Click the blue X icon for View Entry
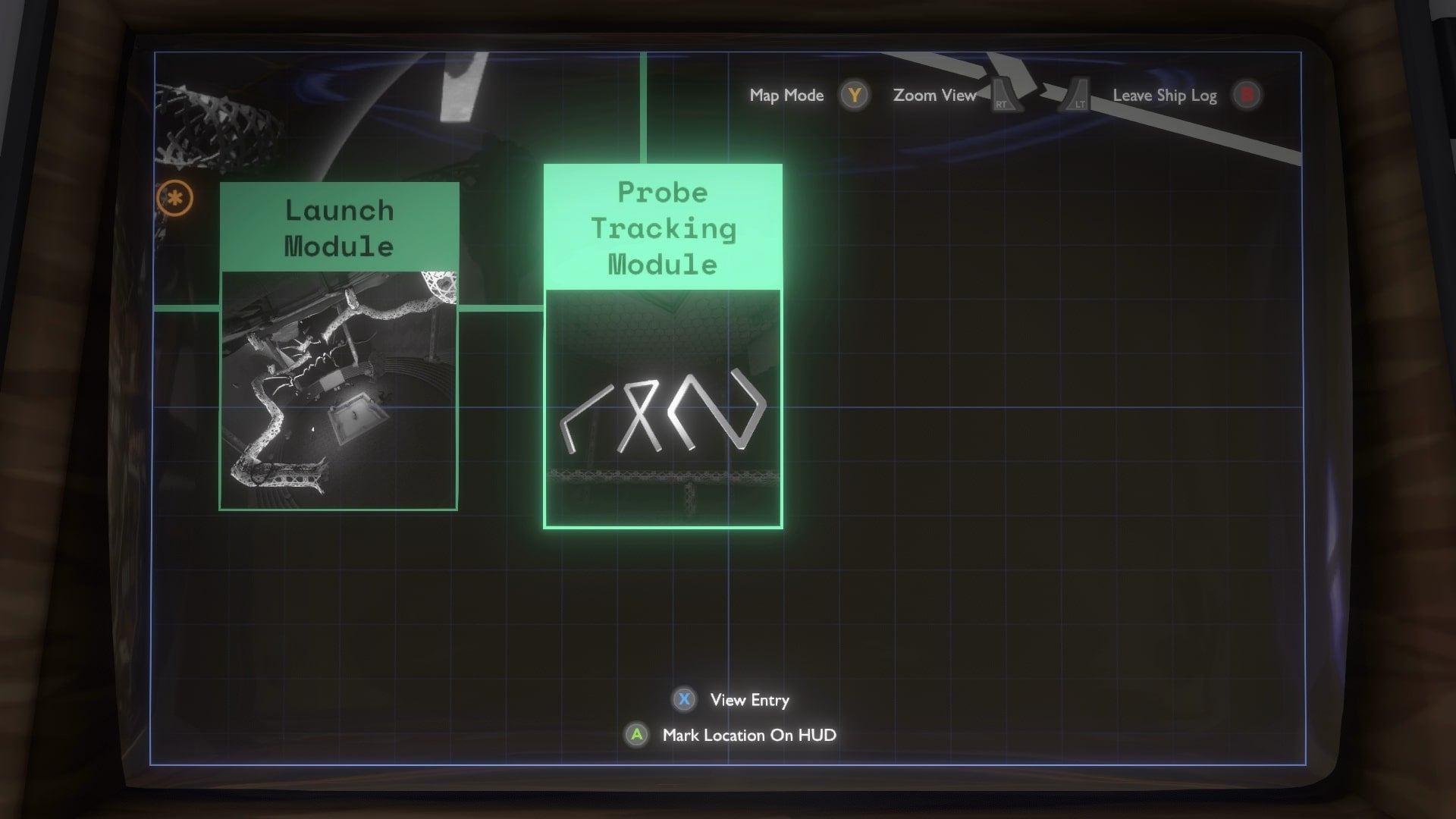Viewport: 1456px width, 819px height. 683,700
